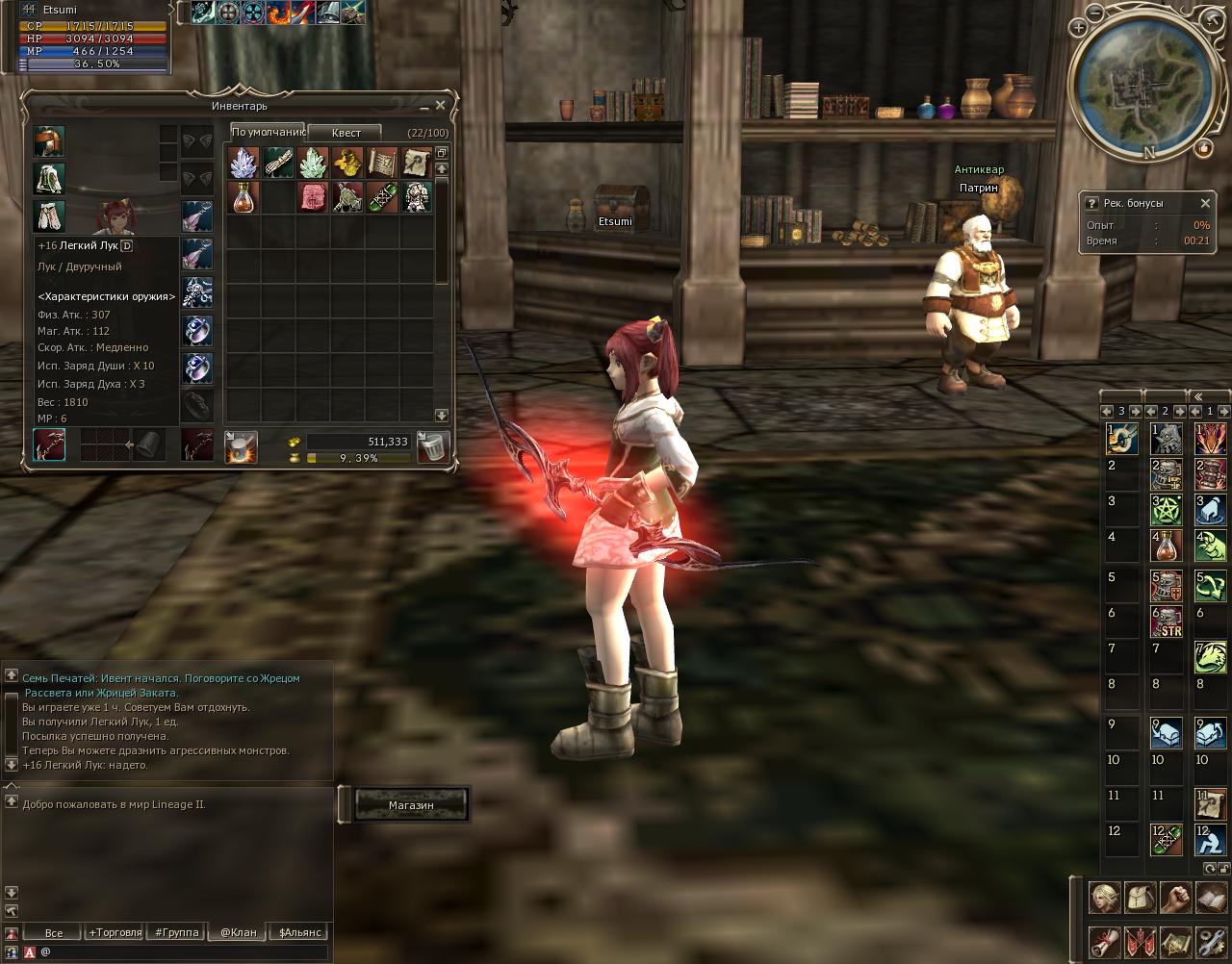Select the pink stone tablet item
Viewport: 1232px width, 964px height.
coord(313,197)
